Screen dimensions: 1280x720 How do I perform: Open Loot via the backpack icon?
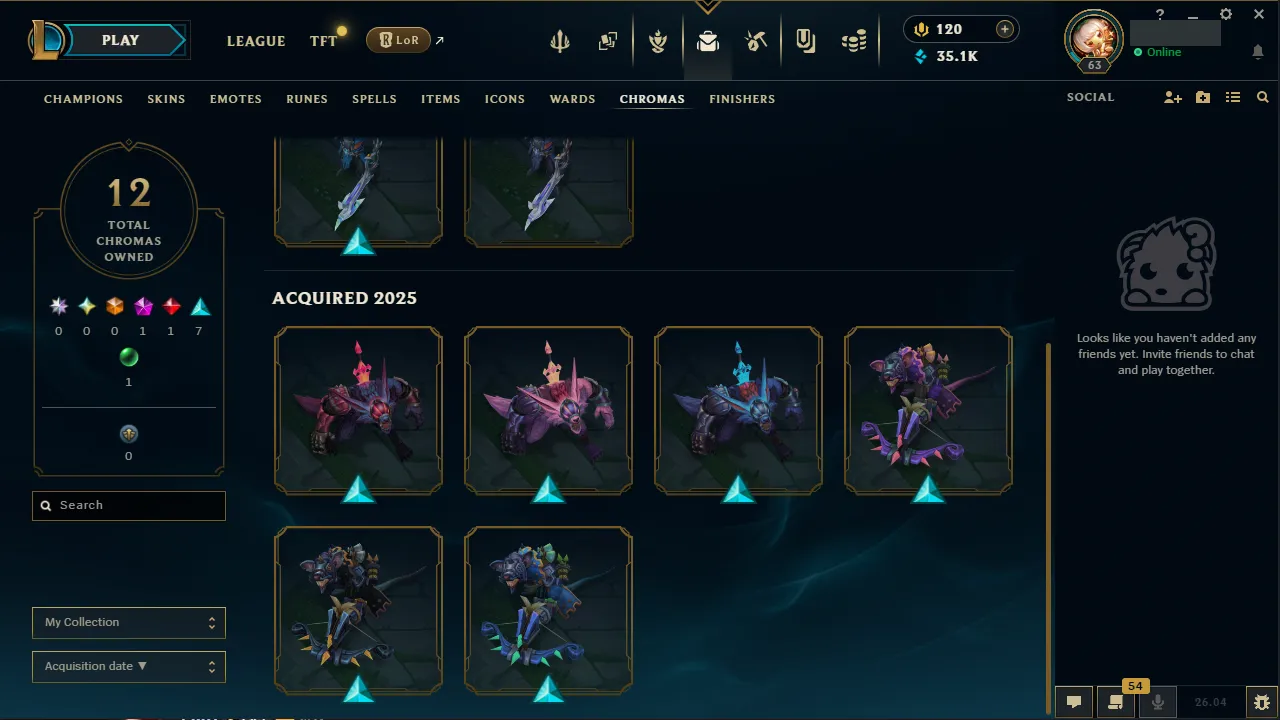point(707,41)
